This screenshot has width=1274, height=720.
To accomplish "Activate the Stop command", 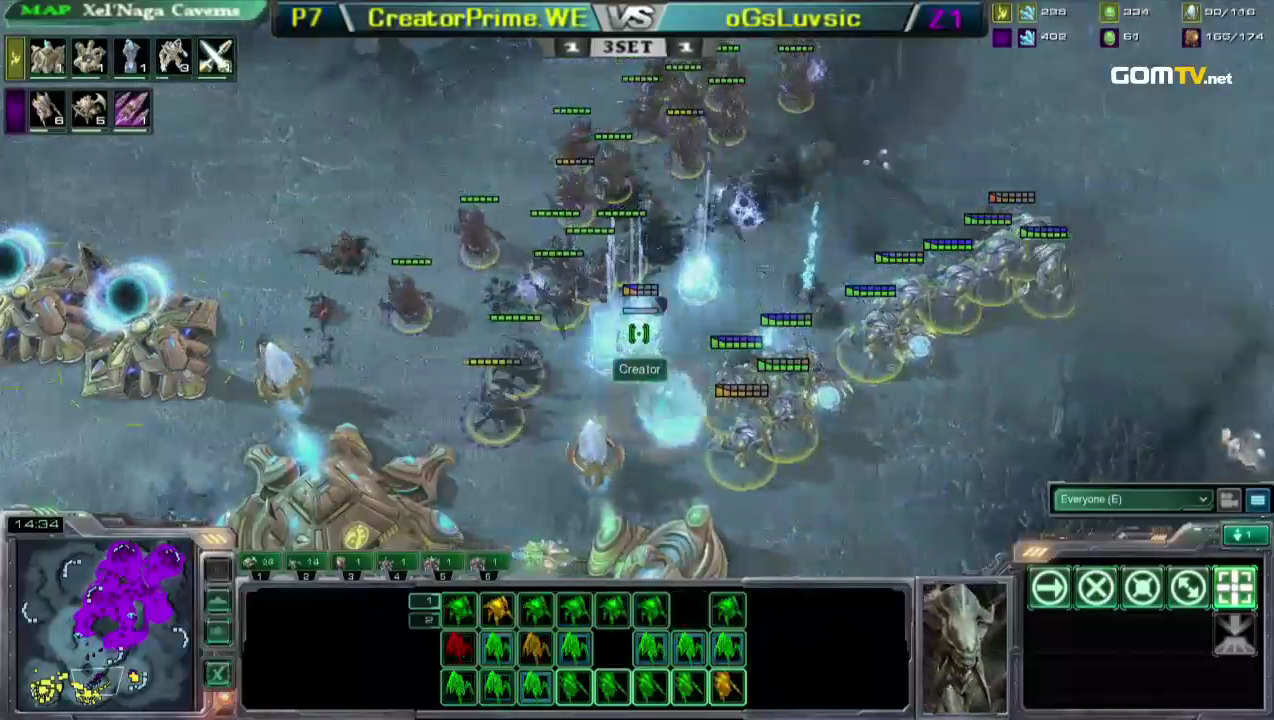I will [x=1096, y=589].
